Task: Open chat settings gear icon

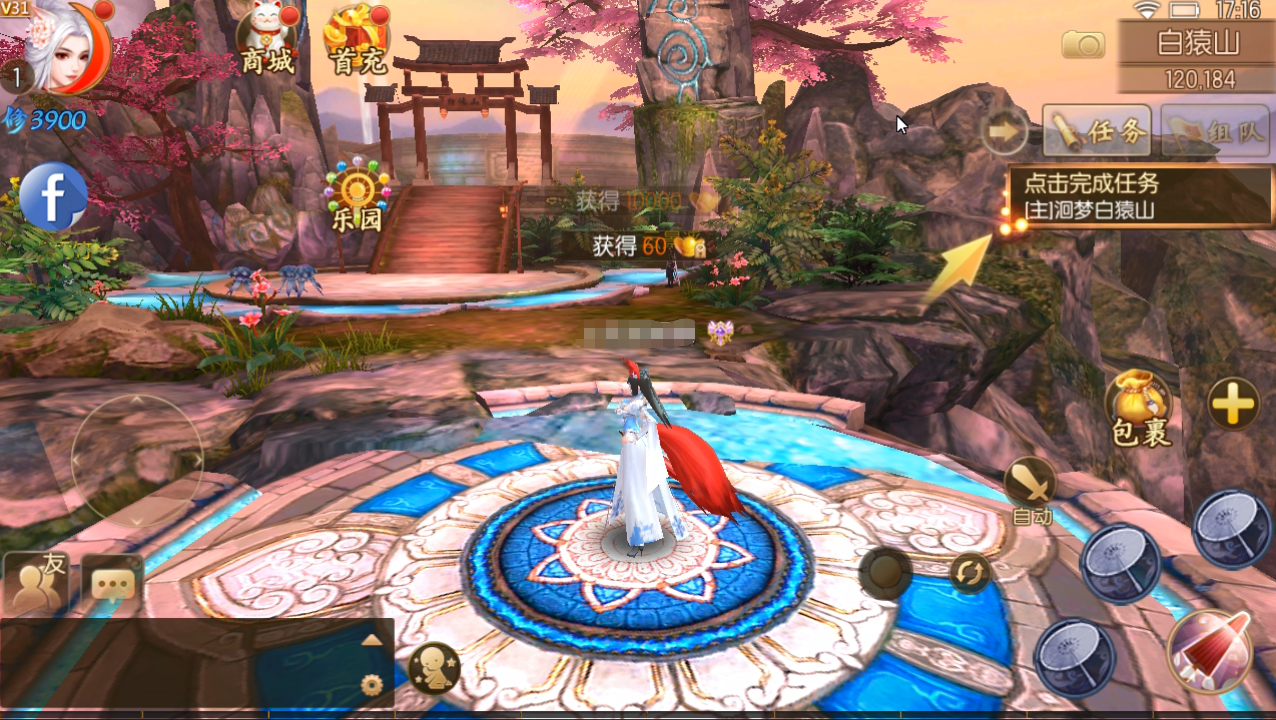Action: point(372,685)
